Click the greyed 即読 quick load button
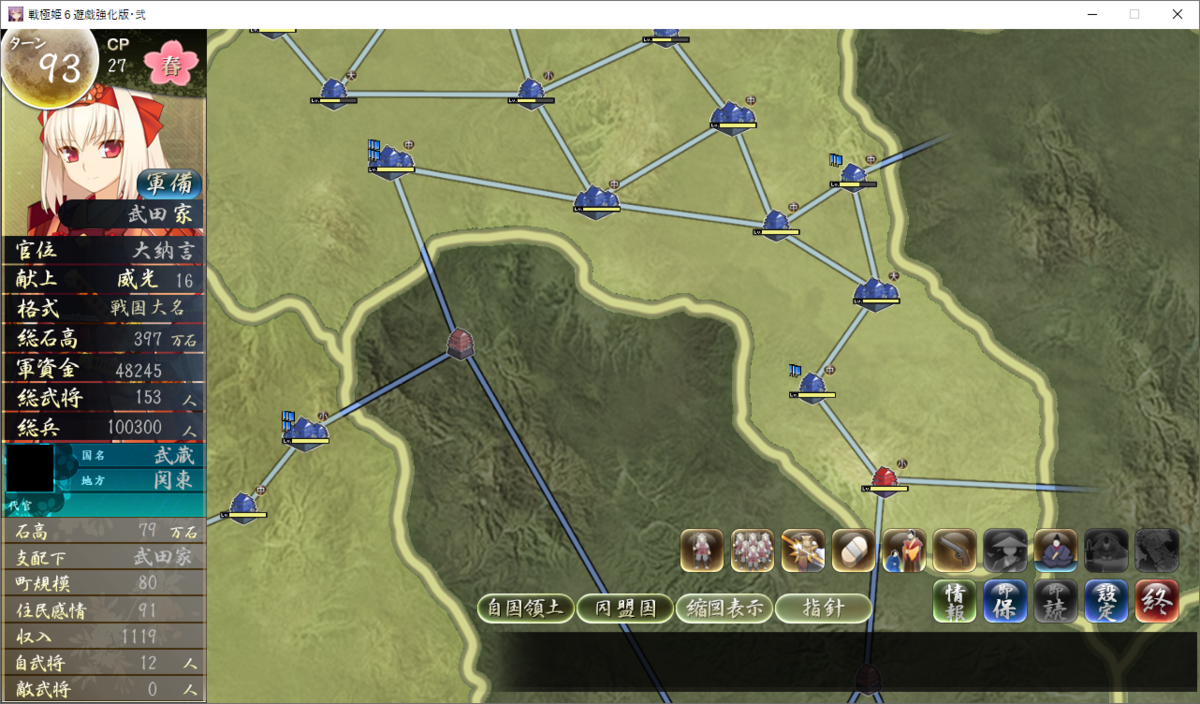Viewport: 1200px width, 704px height. click(1055, 601)
